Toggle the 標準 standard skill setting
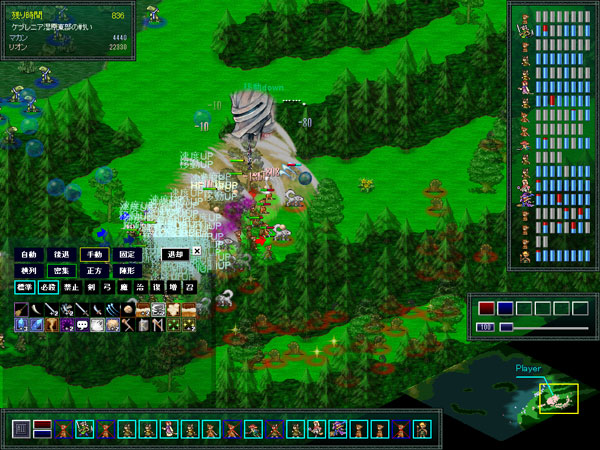Viewport: 600px width, 450px height. (24, 288)
